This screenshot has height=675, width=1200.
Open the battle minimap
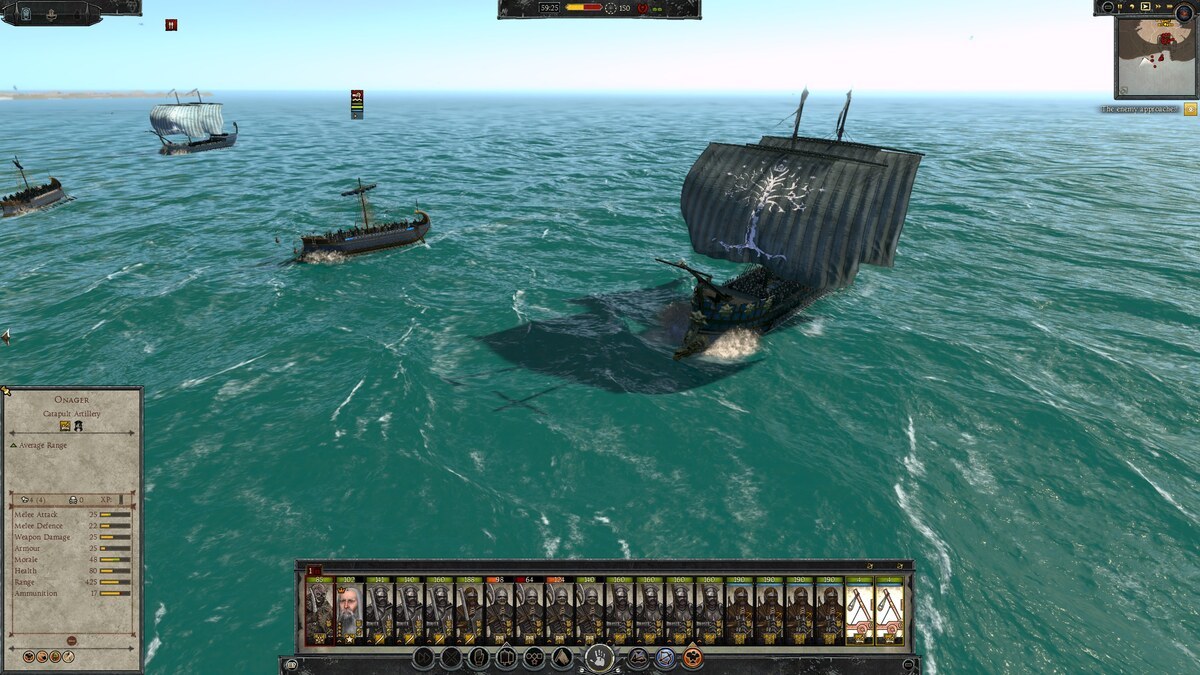(x=1155, y=57)
